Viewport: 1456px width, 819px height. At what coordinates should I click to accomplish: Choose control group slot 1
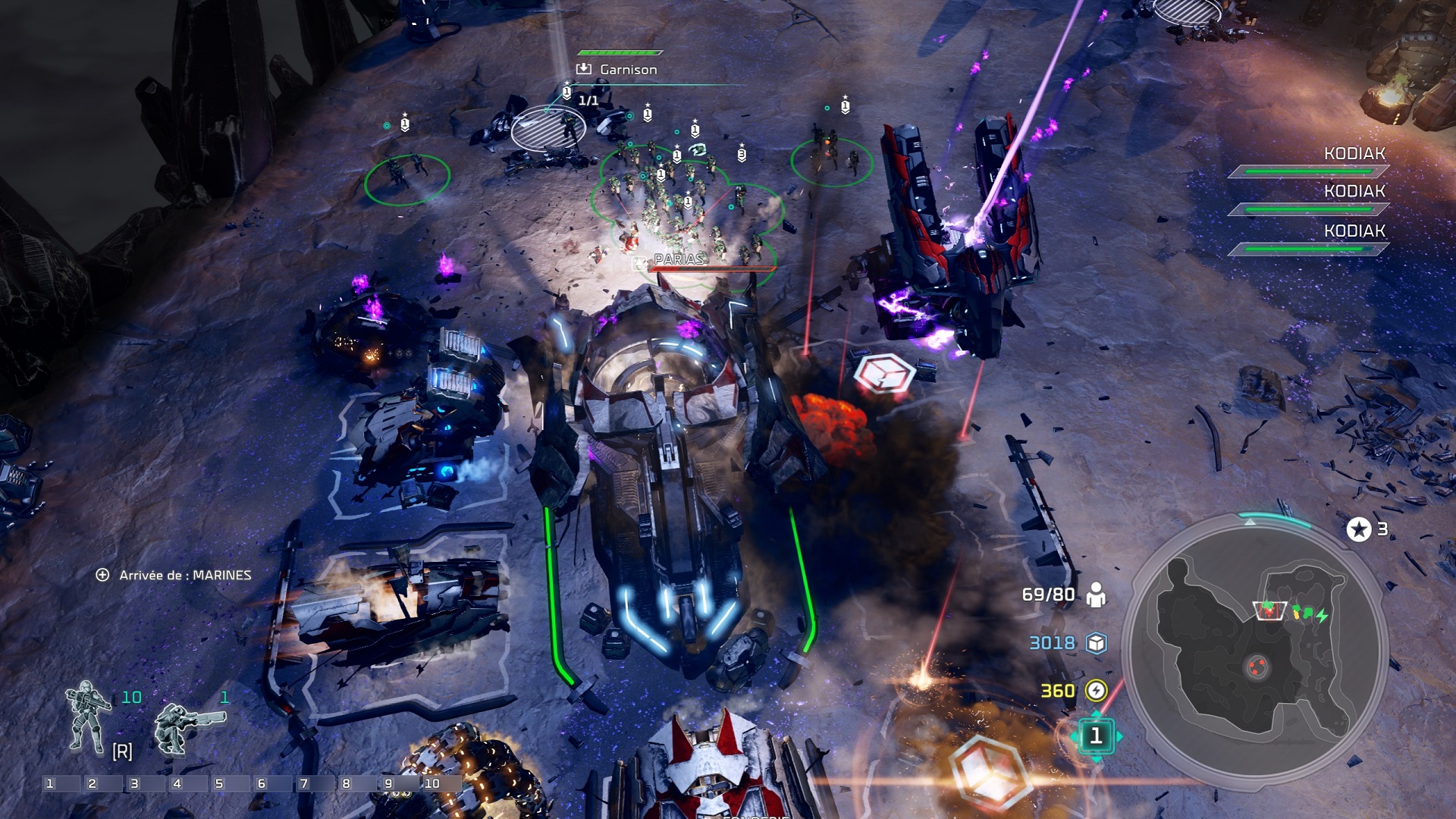pyautogui.click(x=51, y=783)
